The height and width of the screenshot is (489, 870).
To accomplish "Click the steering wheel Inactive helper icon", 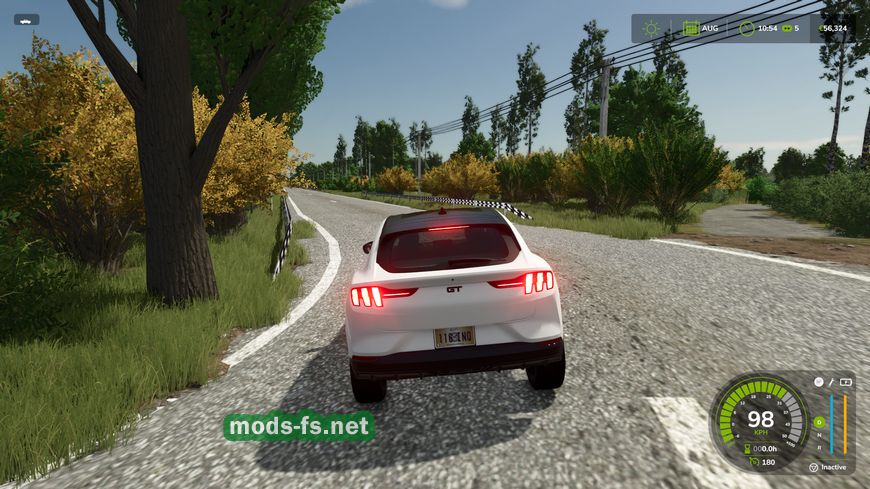I will pyautogui.click(x=813, y=467).
